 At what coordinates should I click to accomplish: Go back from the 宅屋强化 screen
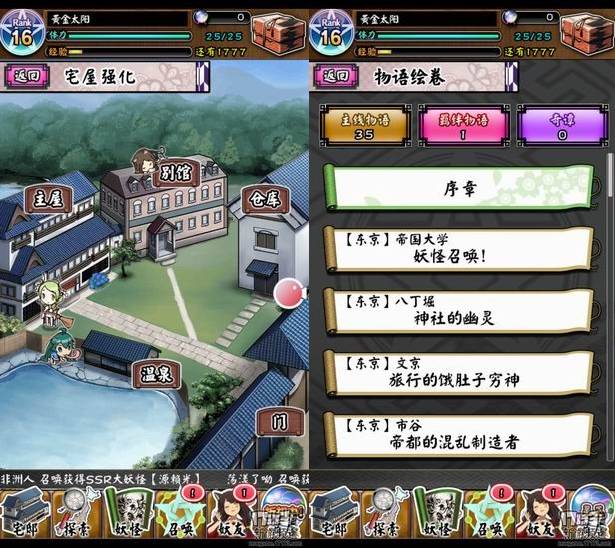click(x=27, y=76)
